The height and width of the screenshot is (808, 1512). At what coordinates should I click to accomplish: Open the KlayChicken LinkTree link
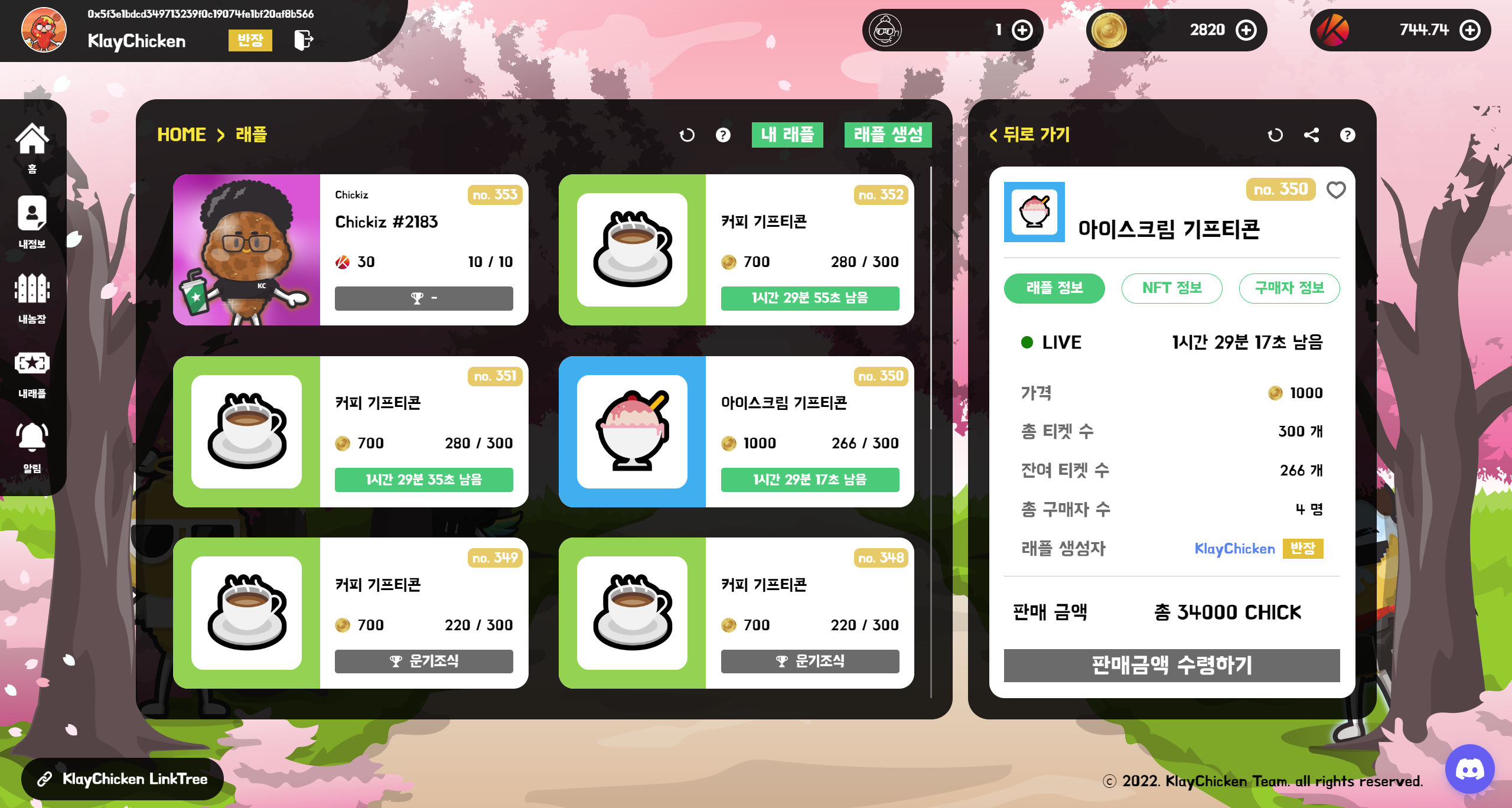(122, 779)
